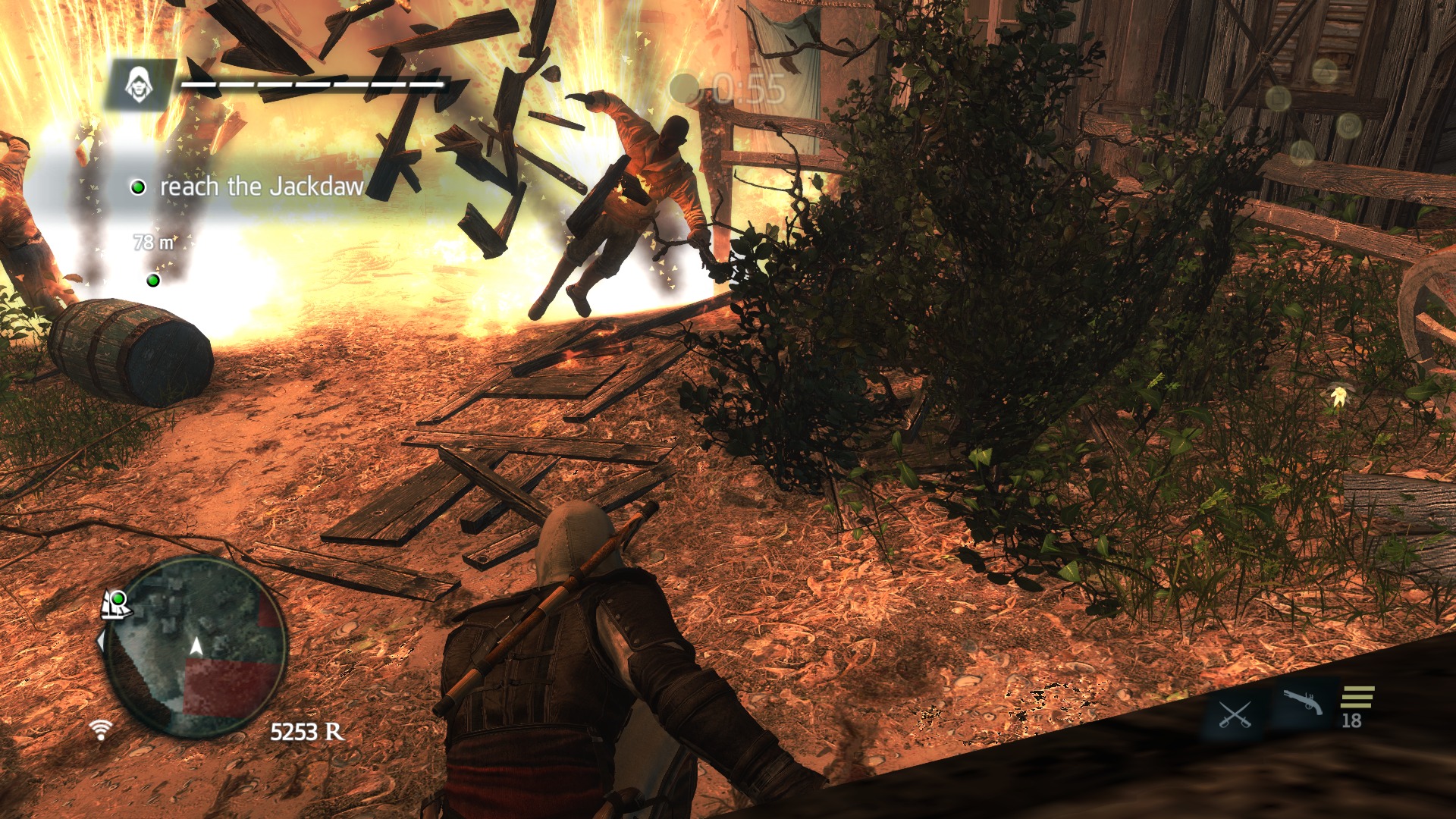Click the 'reach the Jackdaw' objective
The image size is (1456, 819).
click(x=261, y=187)
